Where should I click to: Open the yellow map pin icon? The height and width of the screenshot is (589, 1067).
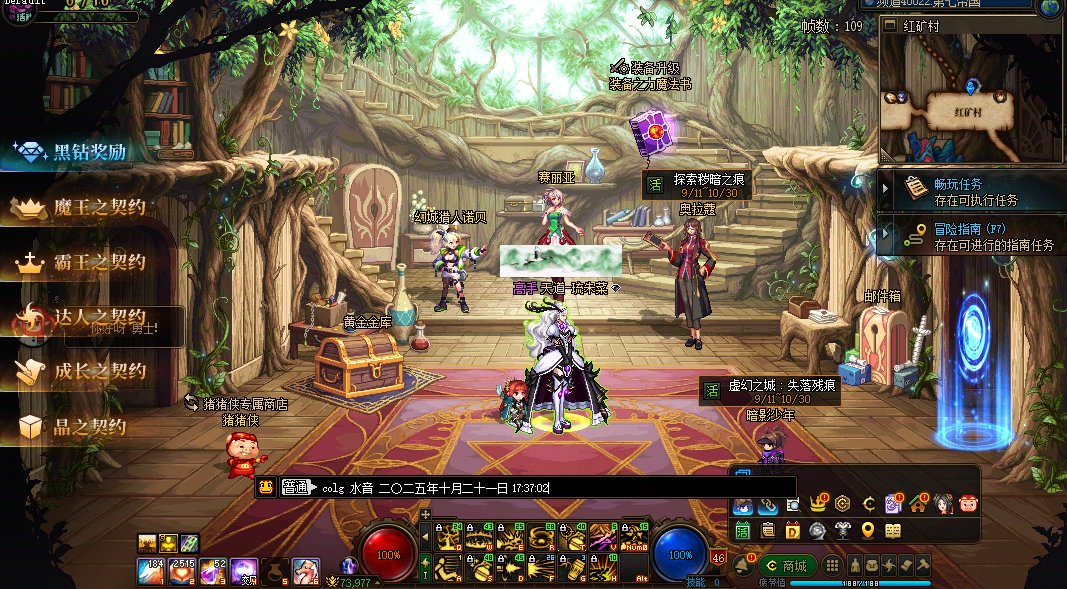867,530
